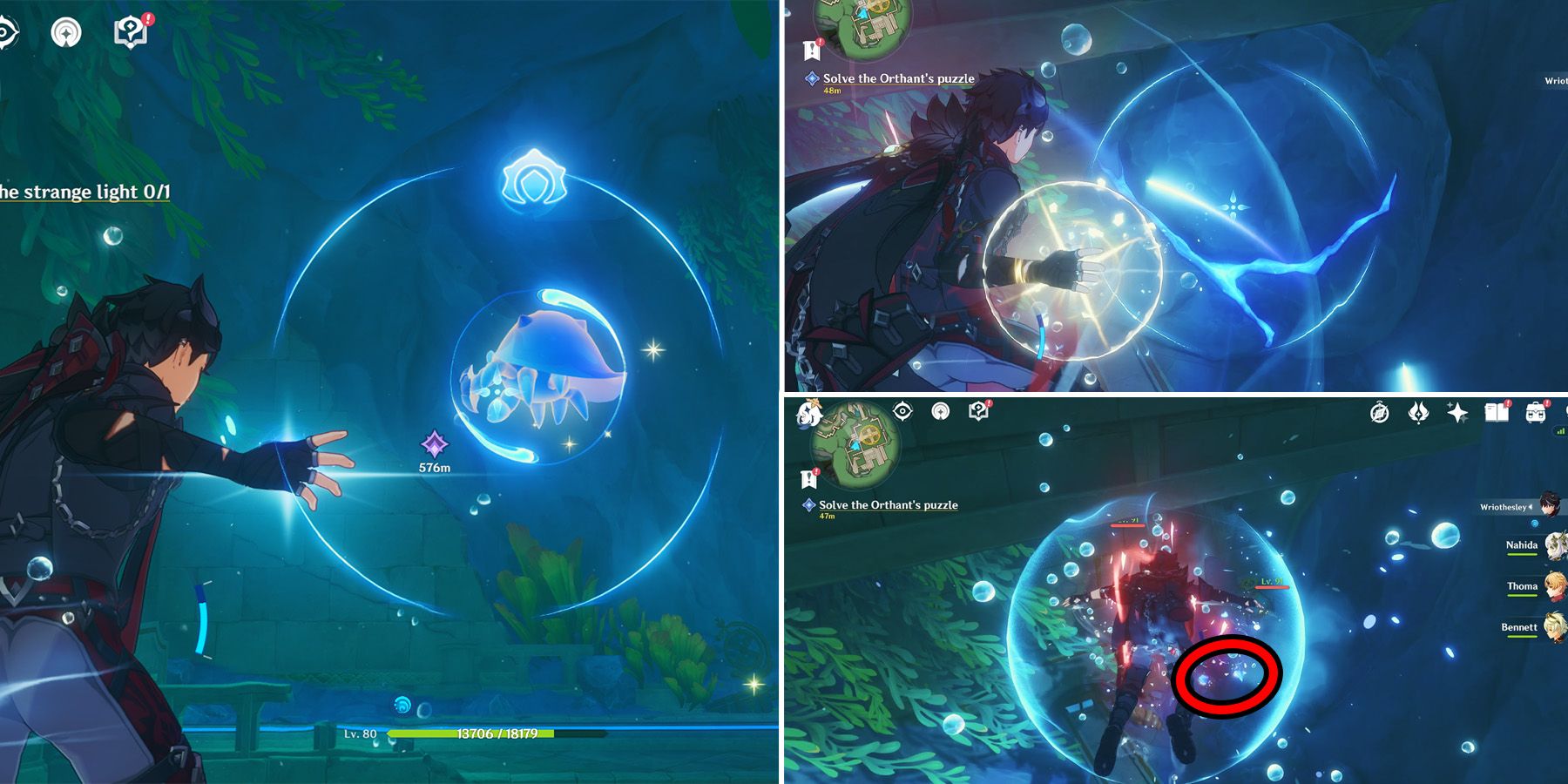Image resolution: width=1568 pixels, height=784 pixels.
Task: Open the tutorial icon with red notification badge
Action: click(x=131, y=29)
